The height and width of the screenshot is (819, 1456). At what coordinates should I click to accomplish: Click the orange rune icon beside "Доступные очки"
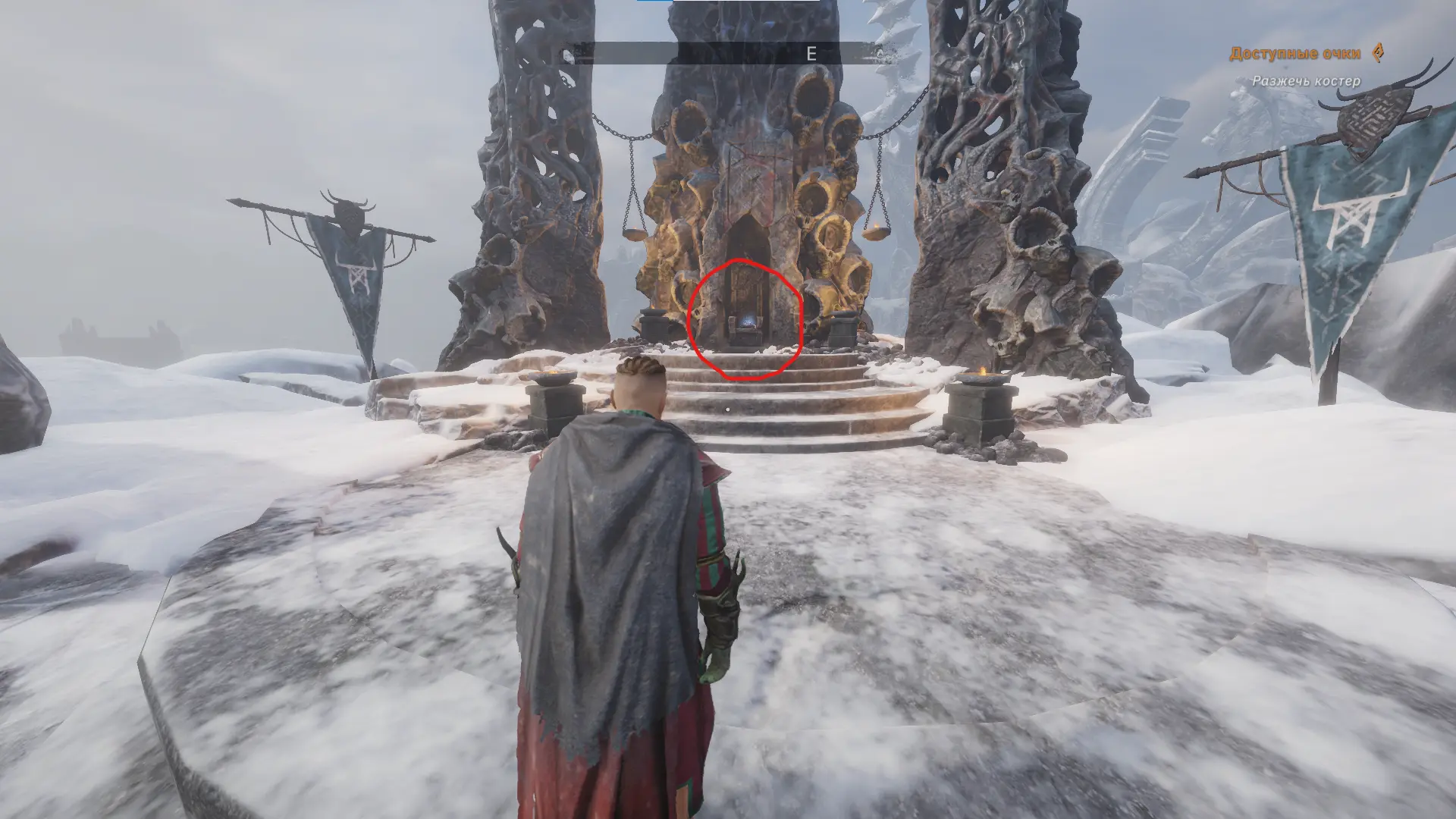pyautogui.click(x=1379, y=52)
